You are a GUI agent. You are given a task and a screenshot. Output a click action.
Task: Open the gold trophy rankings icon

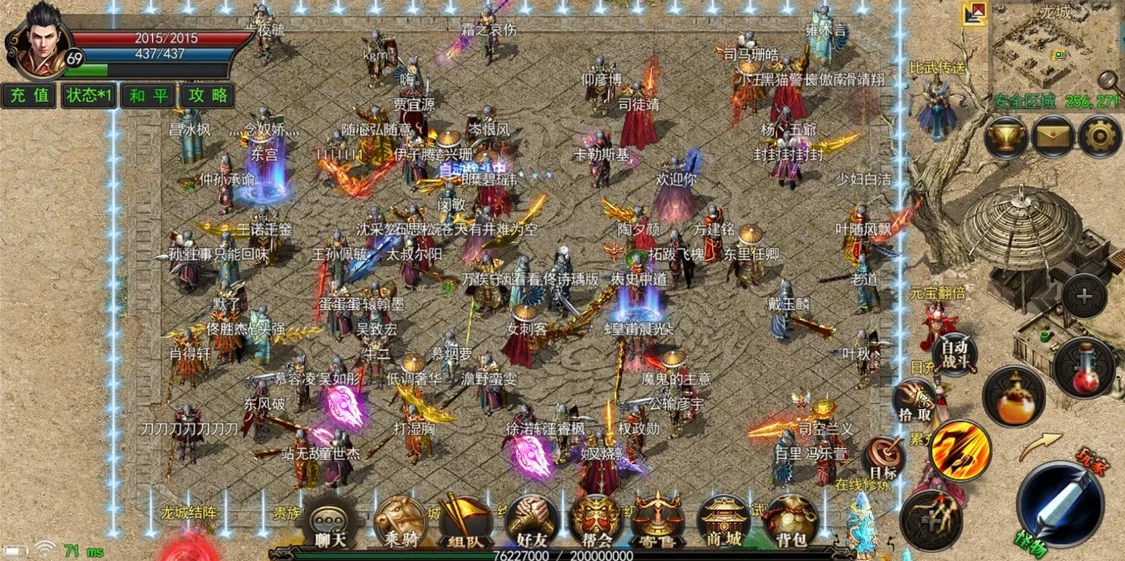tap(1005, 137)
